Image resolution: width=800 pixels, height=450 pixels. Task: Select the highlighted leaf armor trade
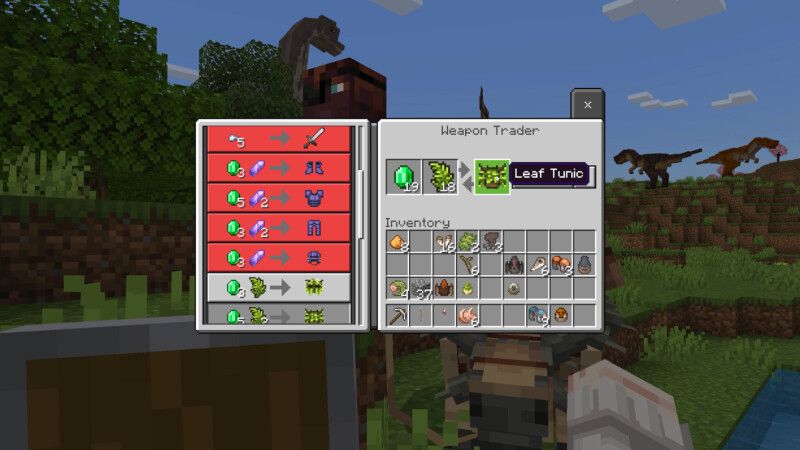point(279,287)
